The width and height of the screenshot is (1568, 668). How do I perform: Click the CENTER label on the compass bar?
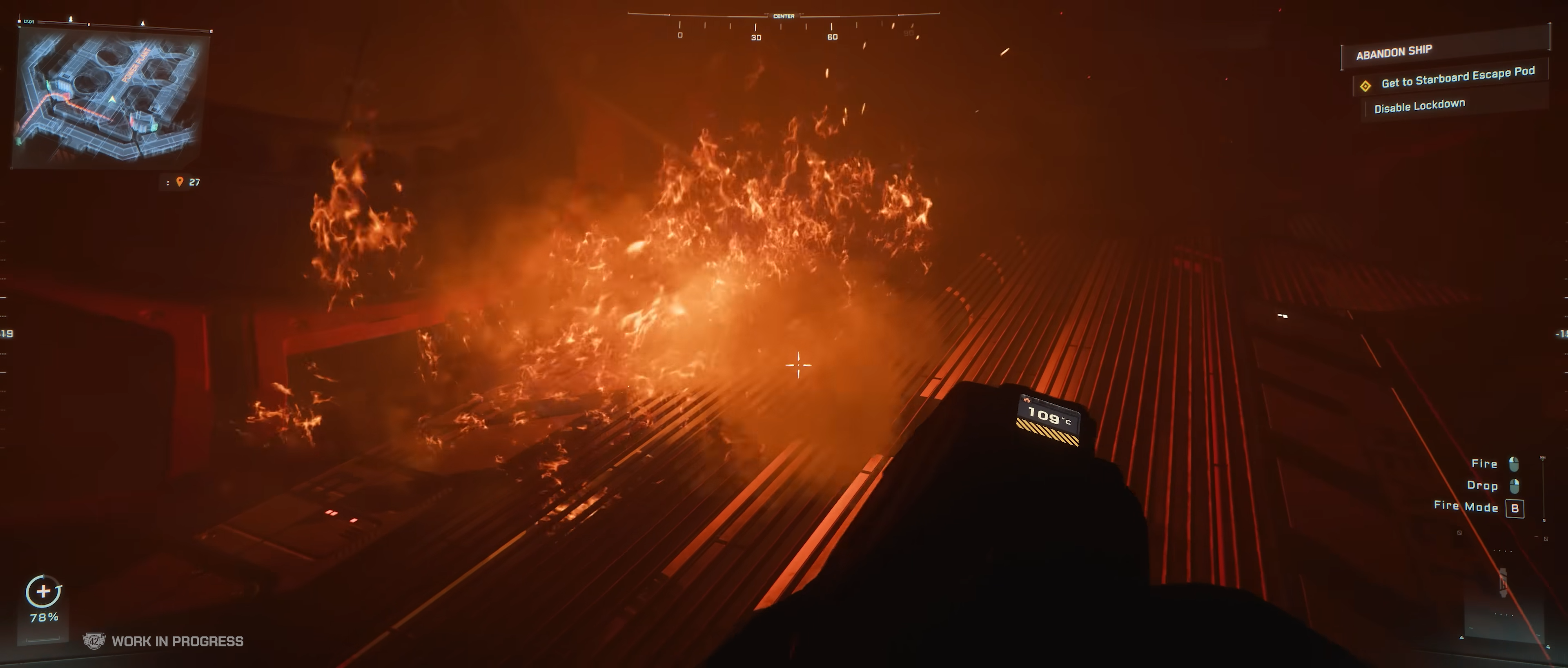(x=784, y=15)
